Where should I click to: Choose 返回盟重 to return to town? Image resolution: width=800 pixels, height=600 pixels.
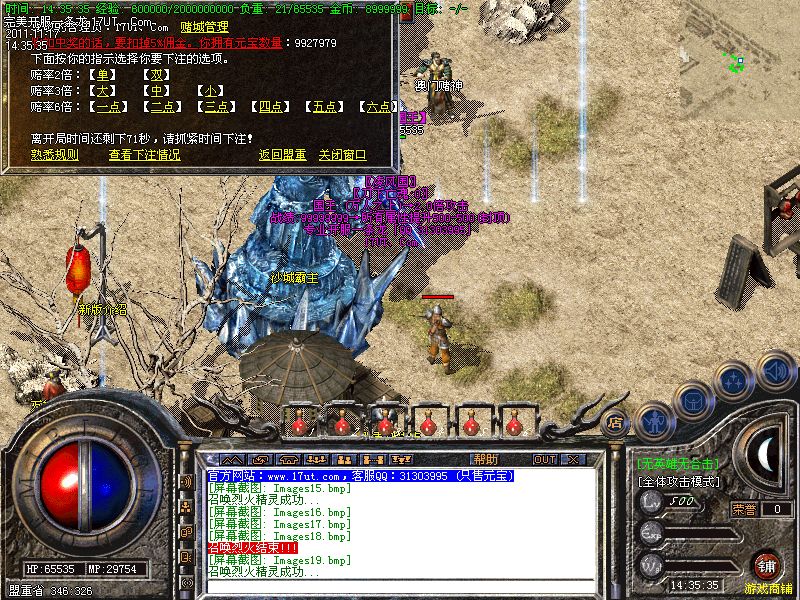click(282, 155)
